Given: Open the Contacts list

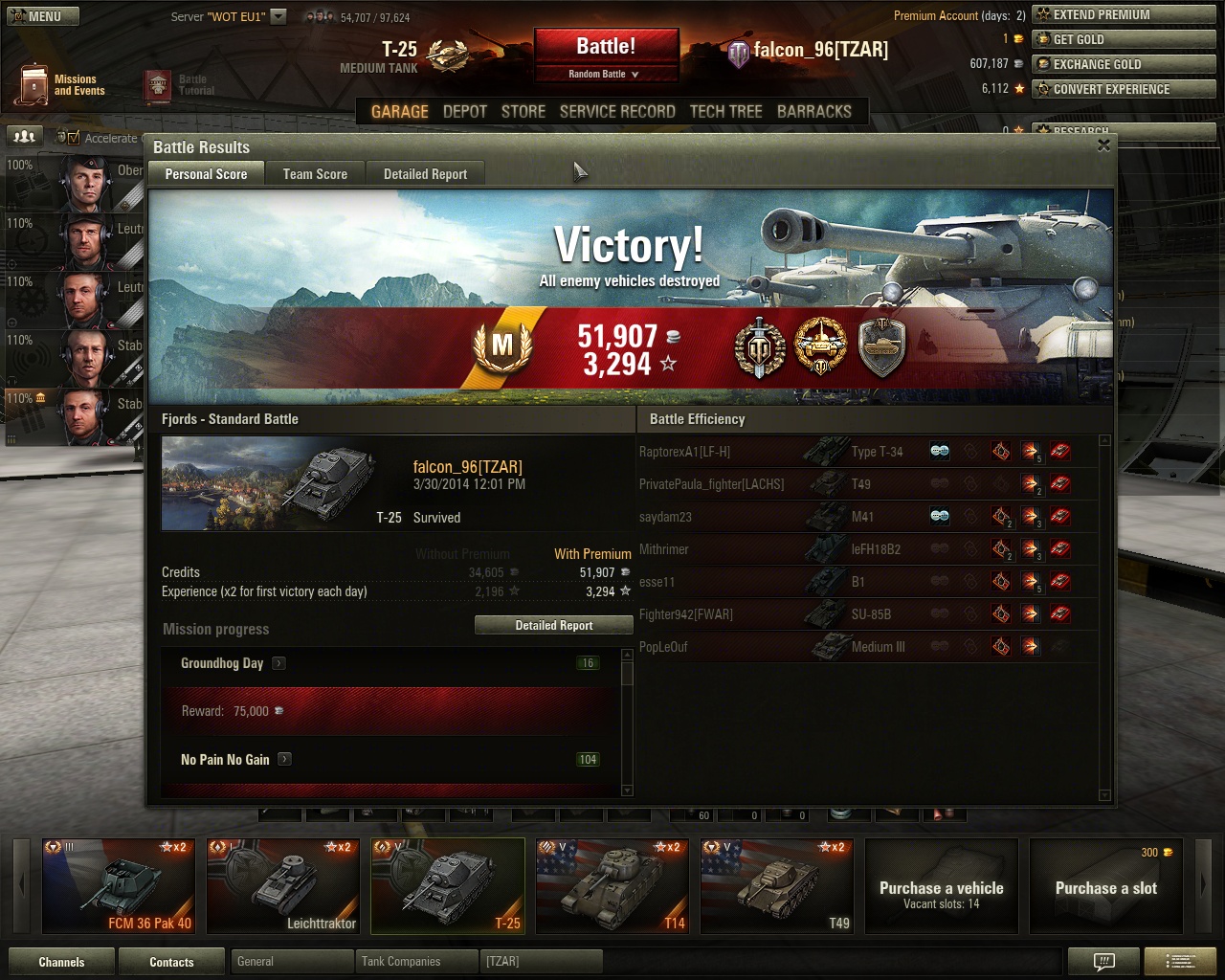Looking at the screenshot, I should click(171, 962).
